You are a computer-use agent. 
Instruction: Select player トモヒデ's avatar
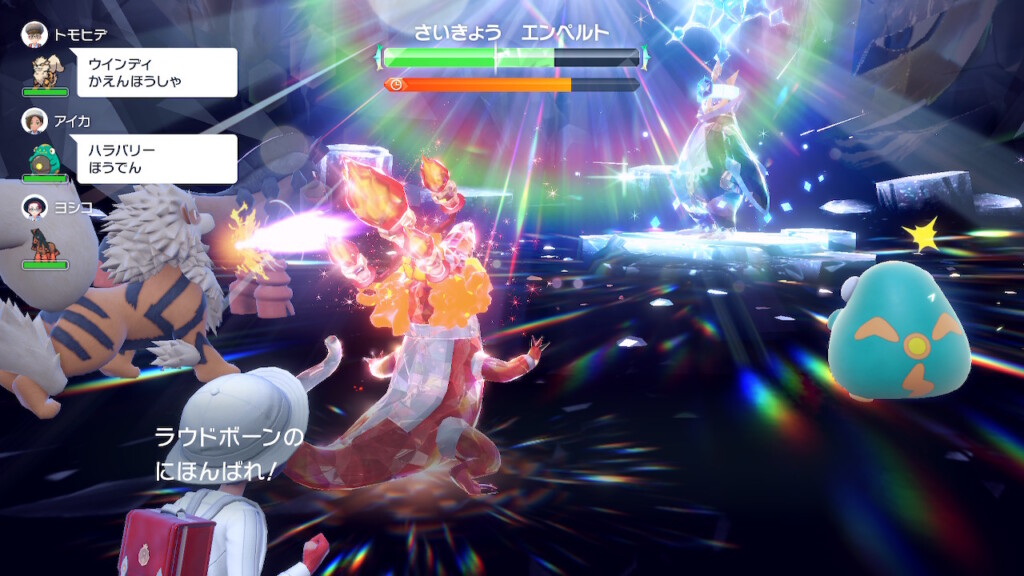click(x=34, y=34)
